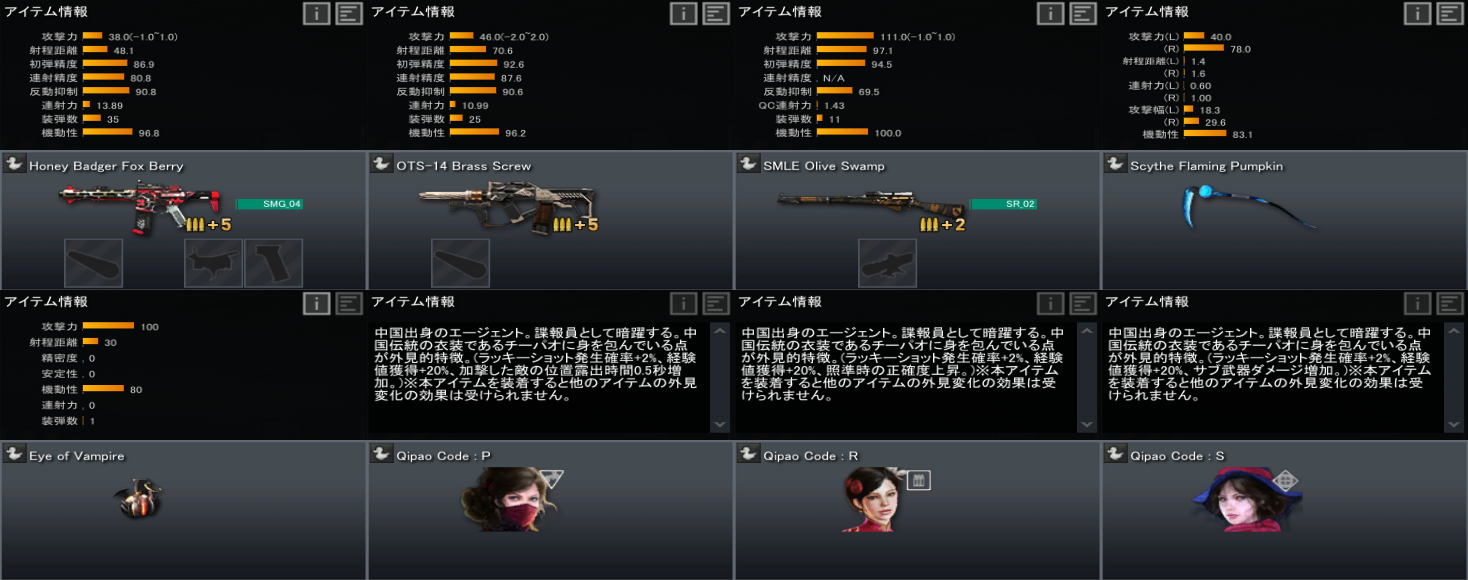The height and width of the screenshot is (580, 1468).
Task: Click the up arrow in Qipao Code : R description
Action: (1086, 329)
